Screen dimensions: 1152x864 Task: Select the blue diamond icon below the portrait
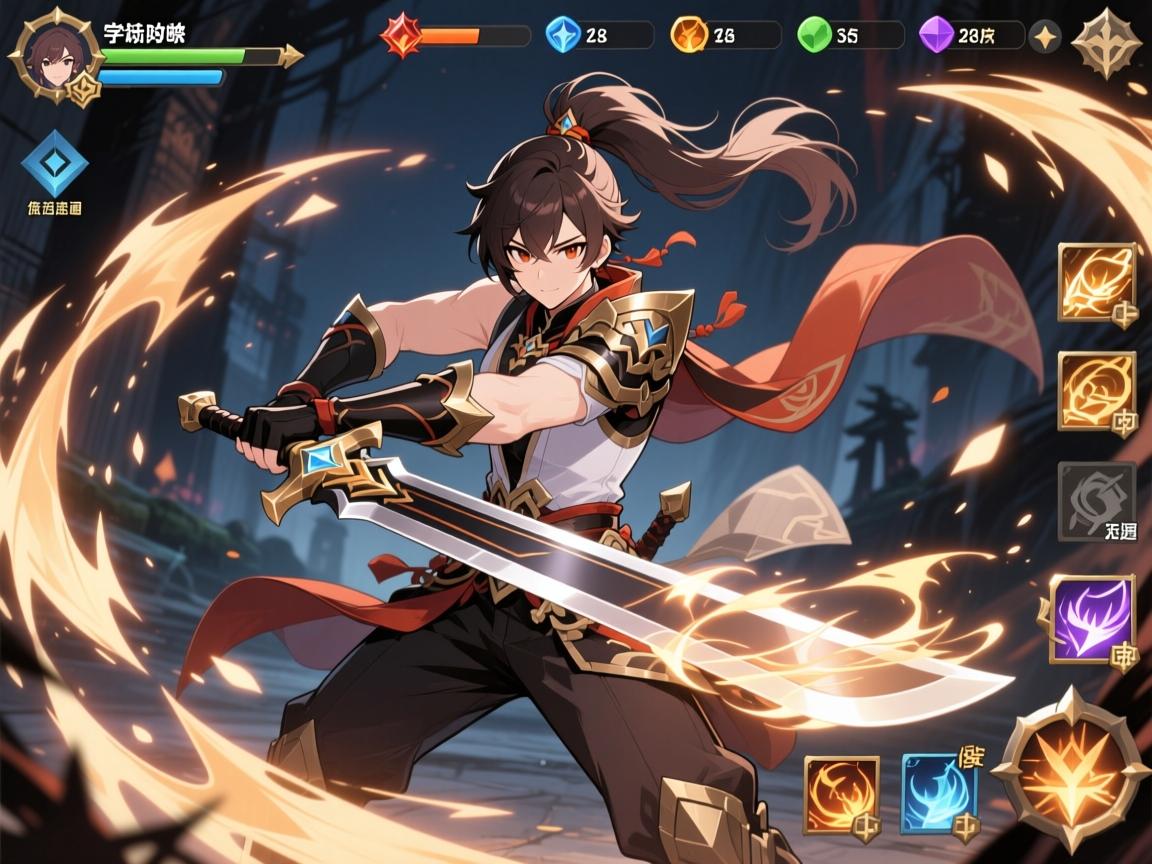(54, 162)
